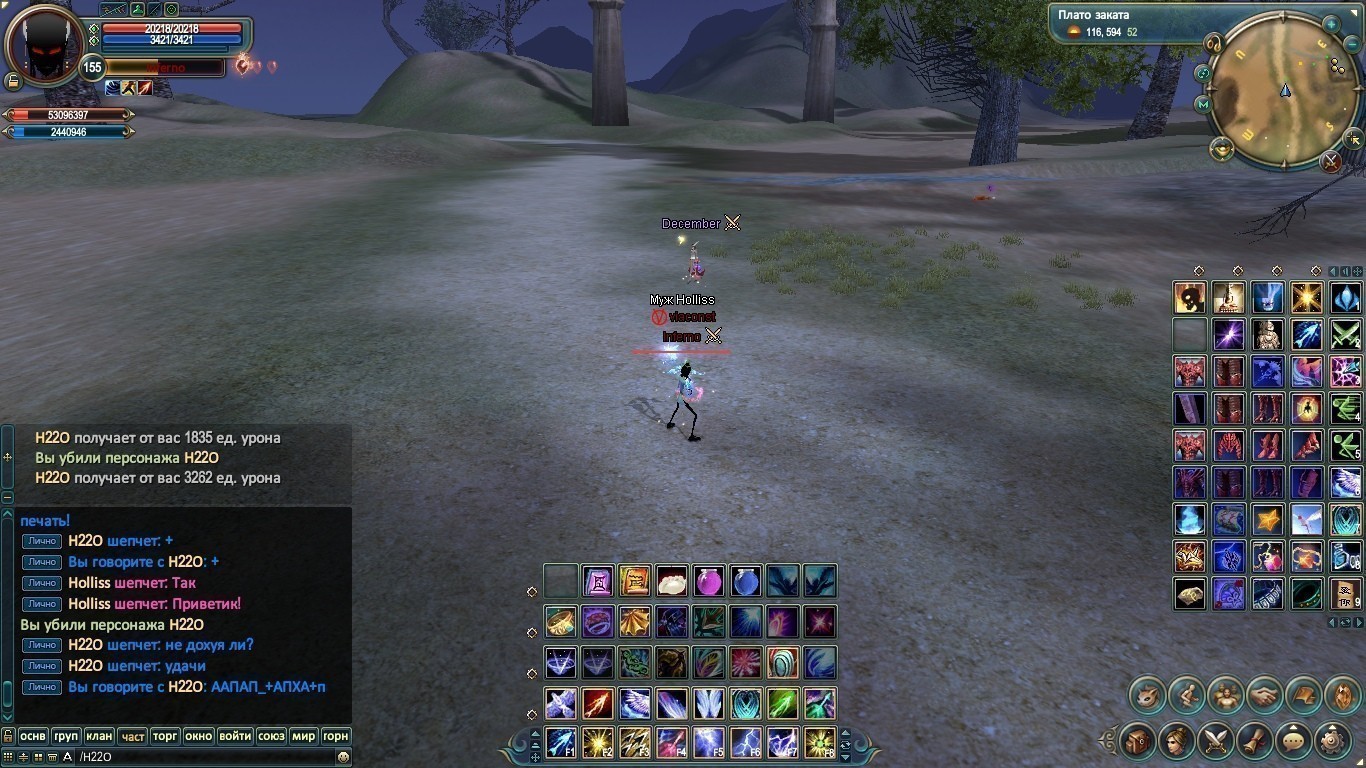The height and width of the screenshot is (768, 1366).
Task: Zoom in the minimap with the plus button
Action: (1331, 24)
